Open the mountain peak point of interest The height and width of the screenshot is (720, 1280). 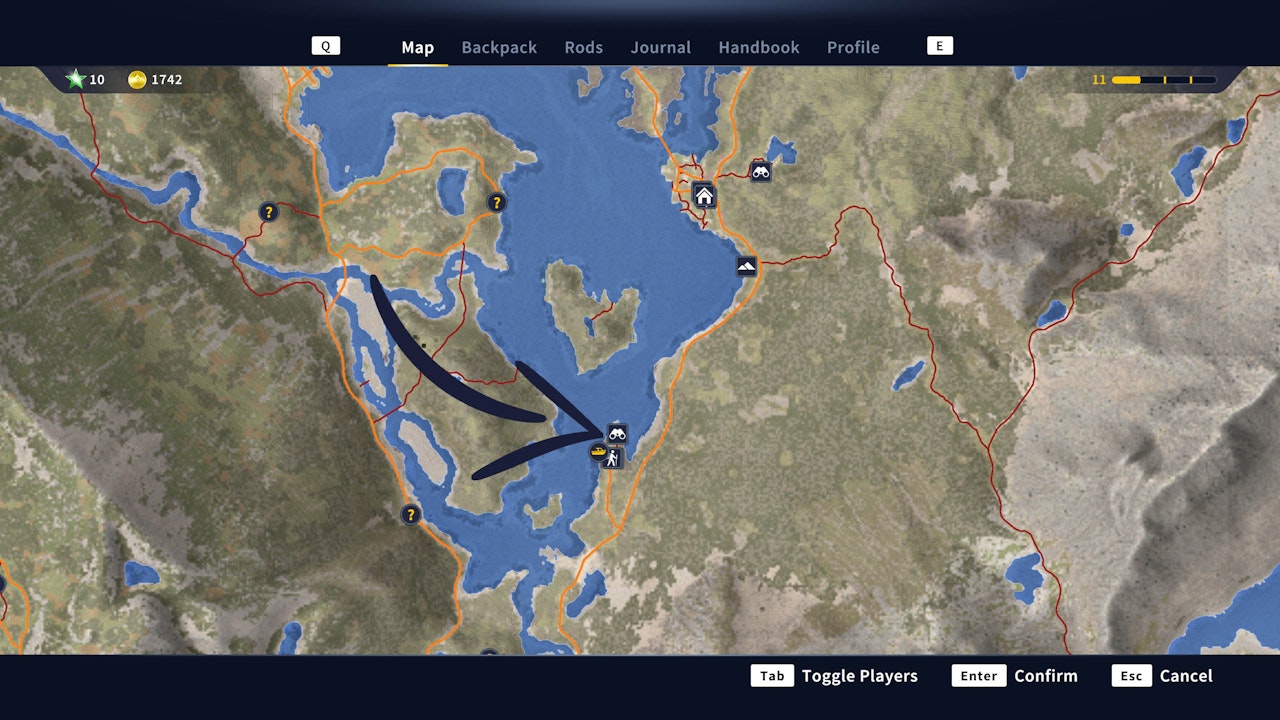(x=748, y=267)
